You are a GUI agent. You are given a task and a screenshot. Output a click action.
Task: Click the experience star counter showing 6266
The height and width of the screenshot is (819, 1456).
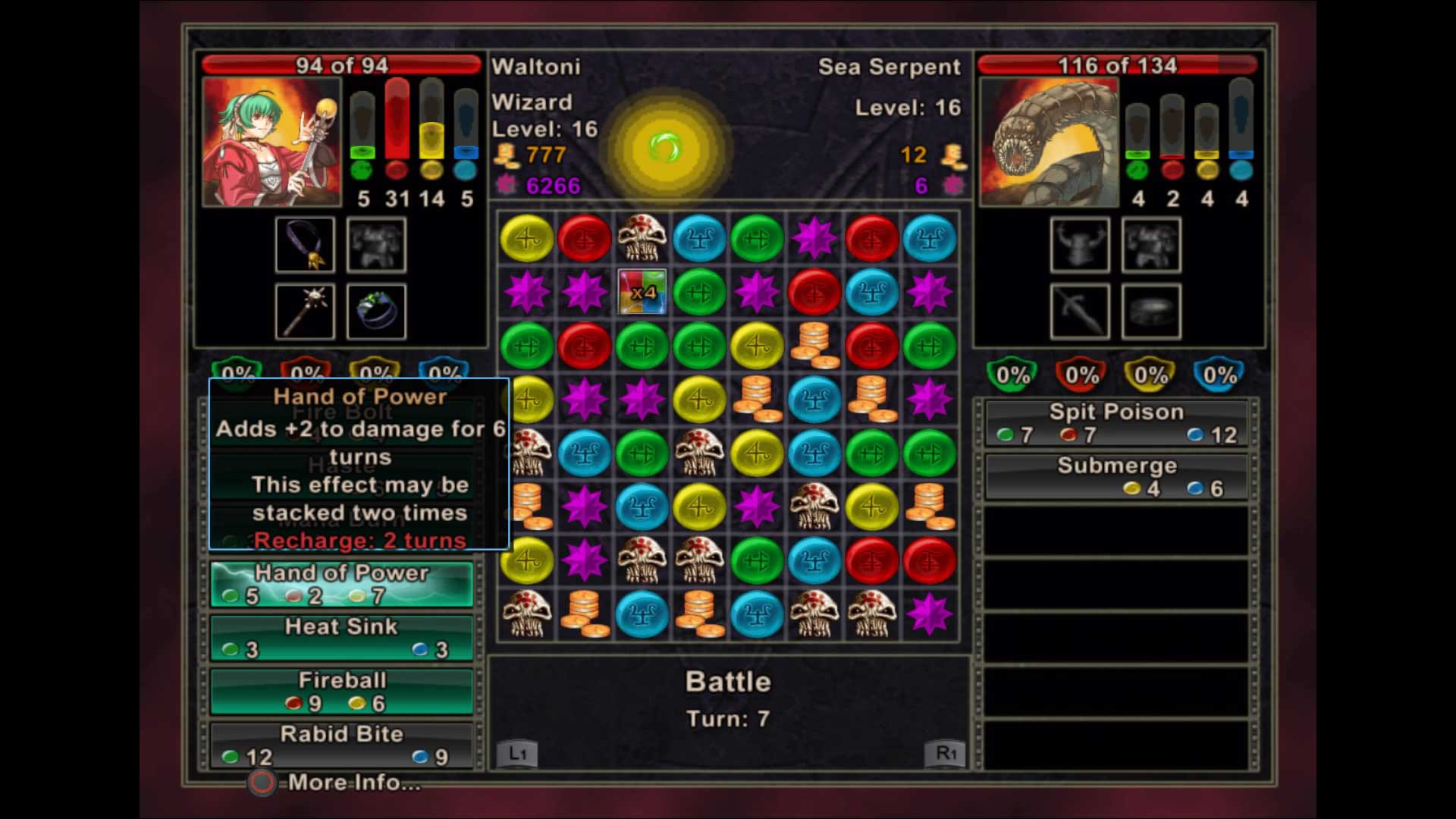point(551,185)
